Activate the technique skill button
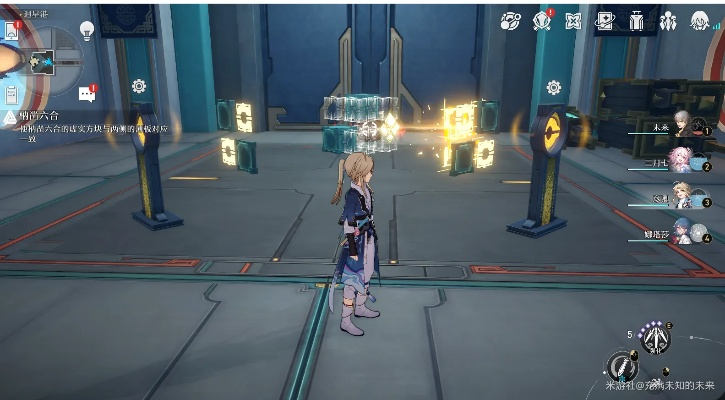The image size is (725, 400). (656, 338)
